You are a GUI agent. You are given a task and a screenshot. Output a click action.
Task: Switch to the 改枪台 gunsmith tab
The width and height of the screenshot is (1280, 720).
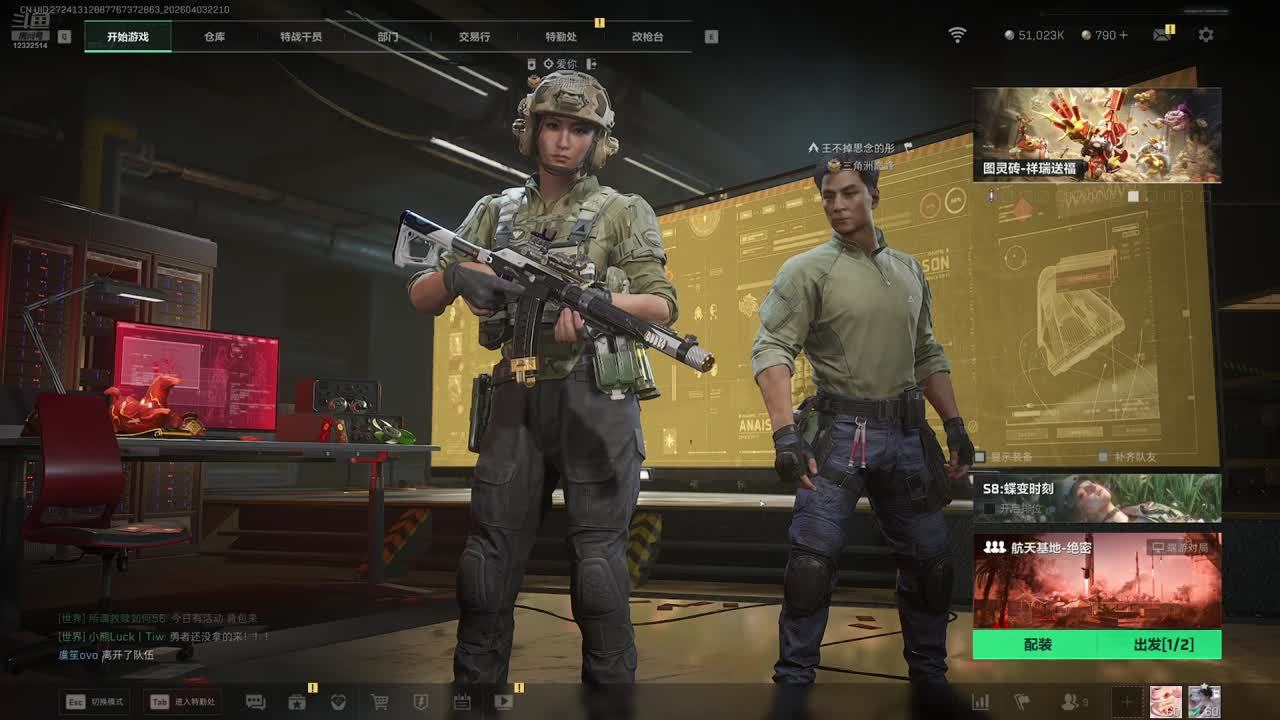[x=647, y=37]
